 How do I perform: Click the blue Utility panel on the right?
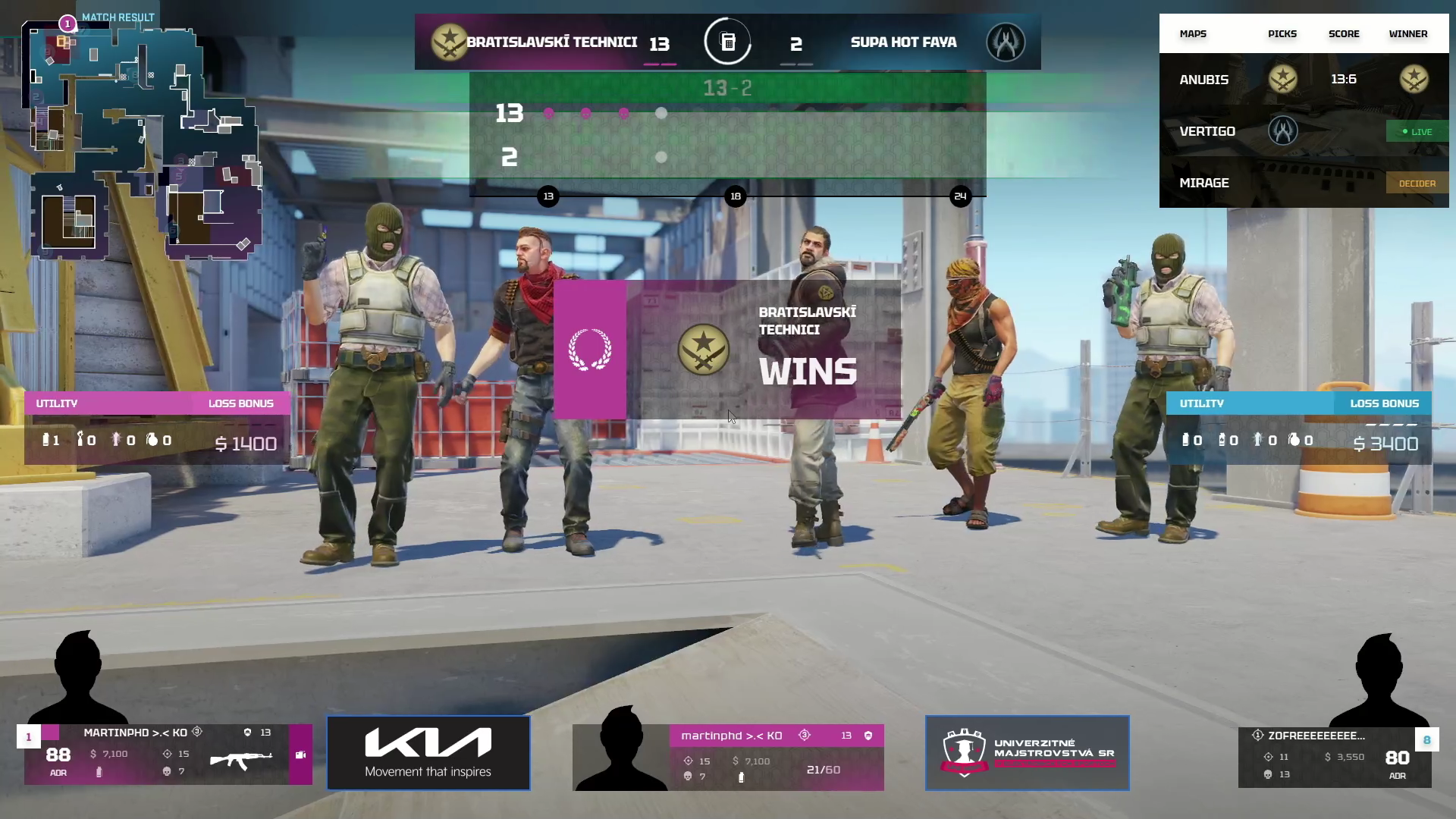coord(1298,428)
